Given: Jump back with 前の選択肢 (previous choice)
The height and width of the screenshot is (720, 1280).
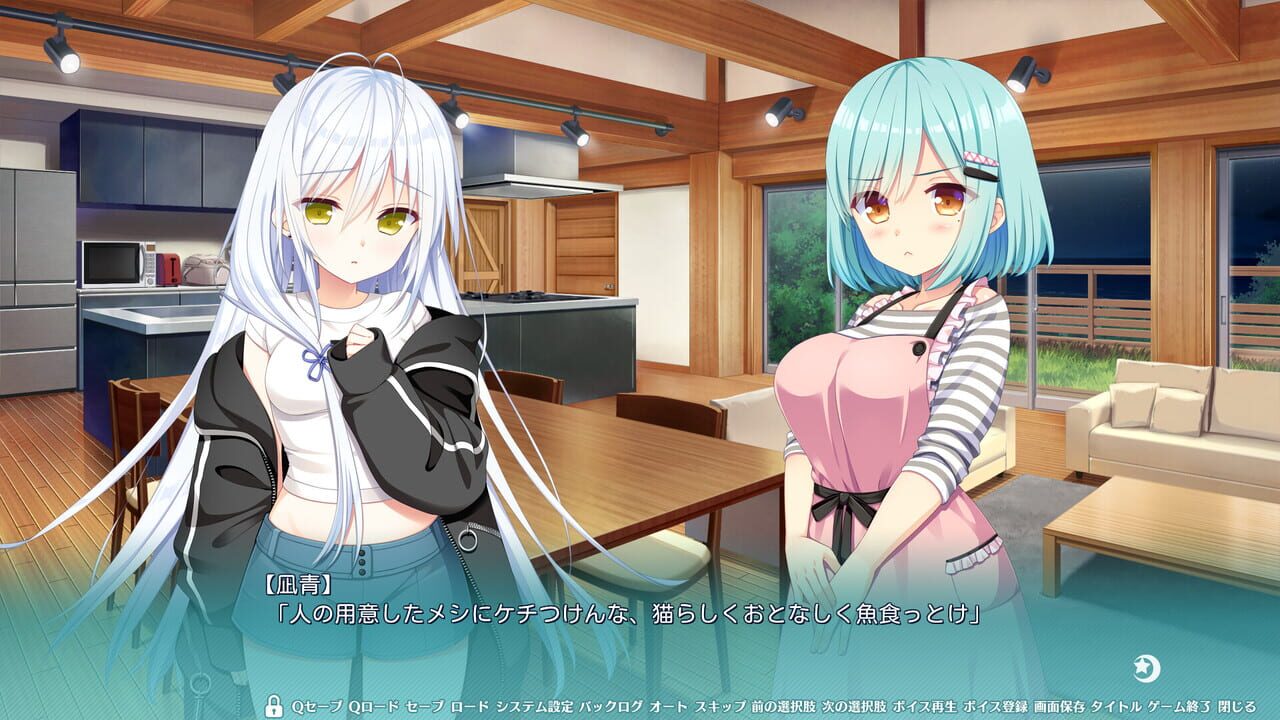Looking at the screenshot, I should click(x=783, y=703).
